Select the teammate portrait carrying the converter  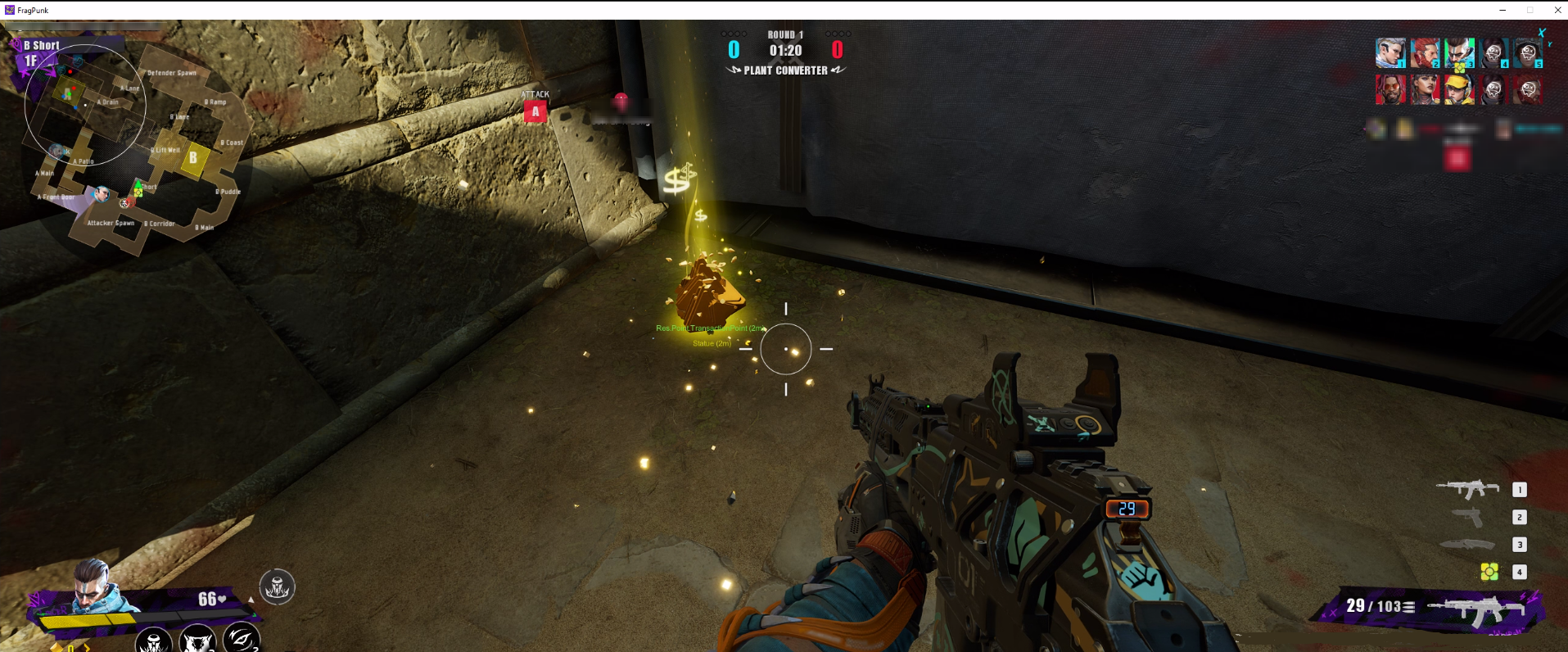pos(1459,53)
